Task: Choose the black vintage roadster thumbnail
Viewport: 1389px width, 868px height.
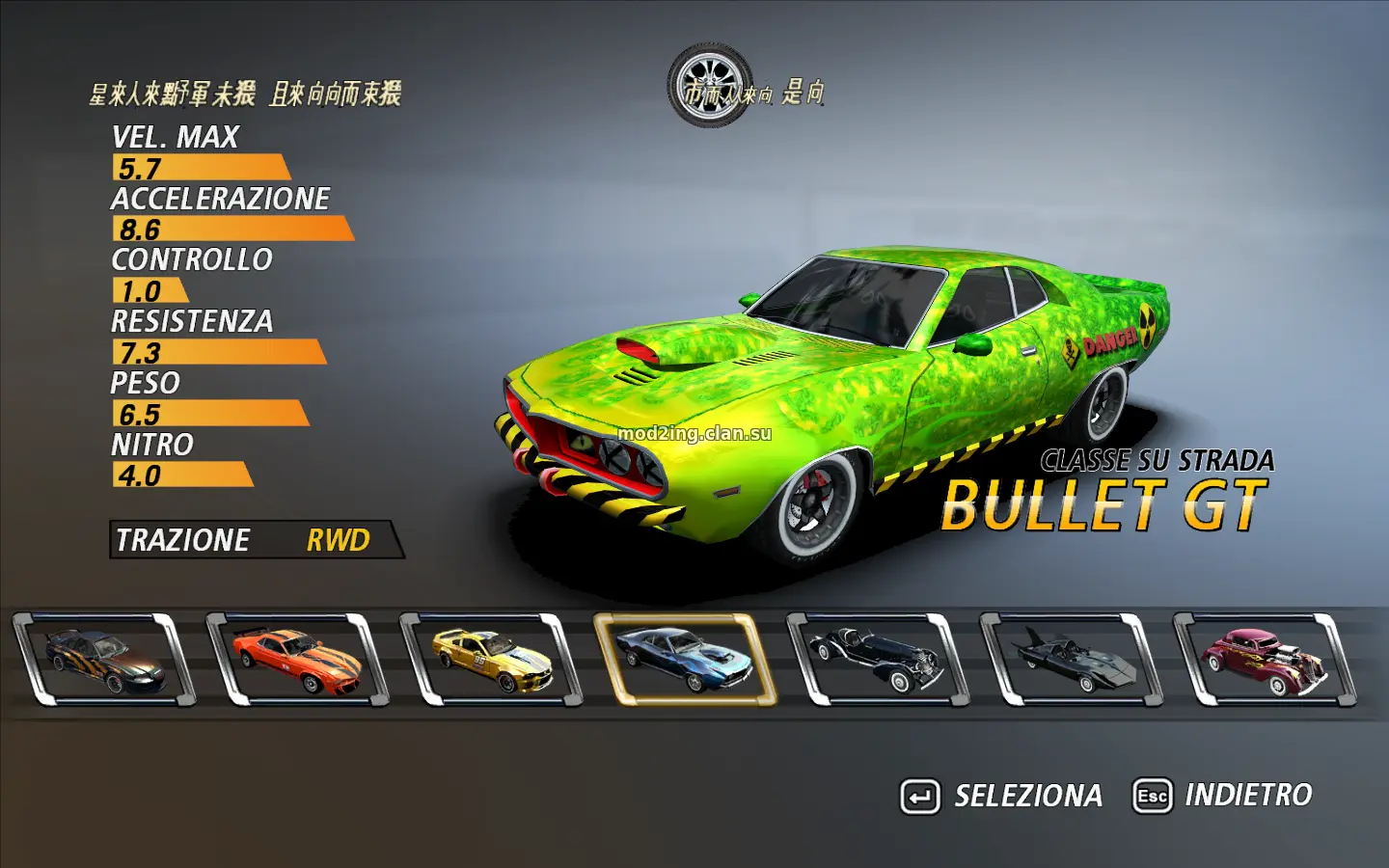Action: 878,660
